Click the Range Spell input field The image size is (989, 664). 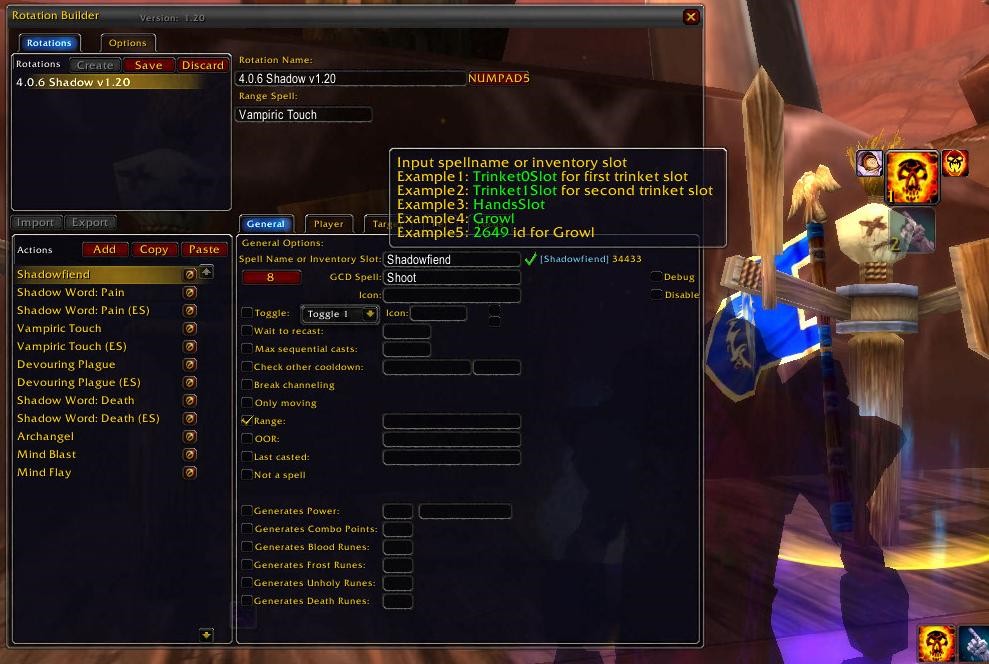tap(303, 115)
